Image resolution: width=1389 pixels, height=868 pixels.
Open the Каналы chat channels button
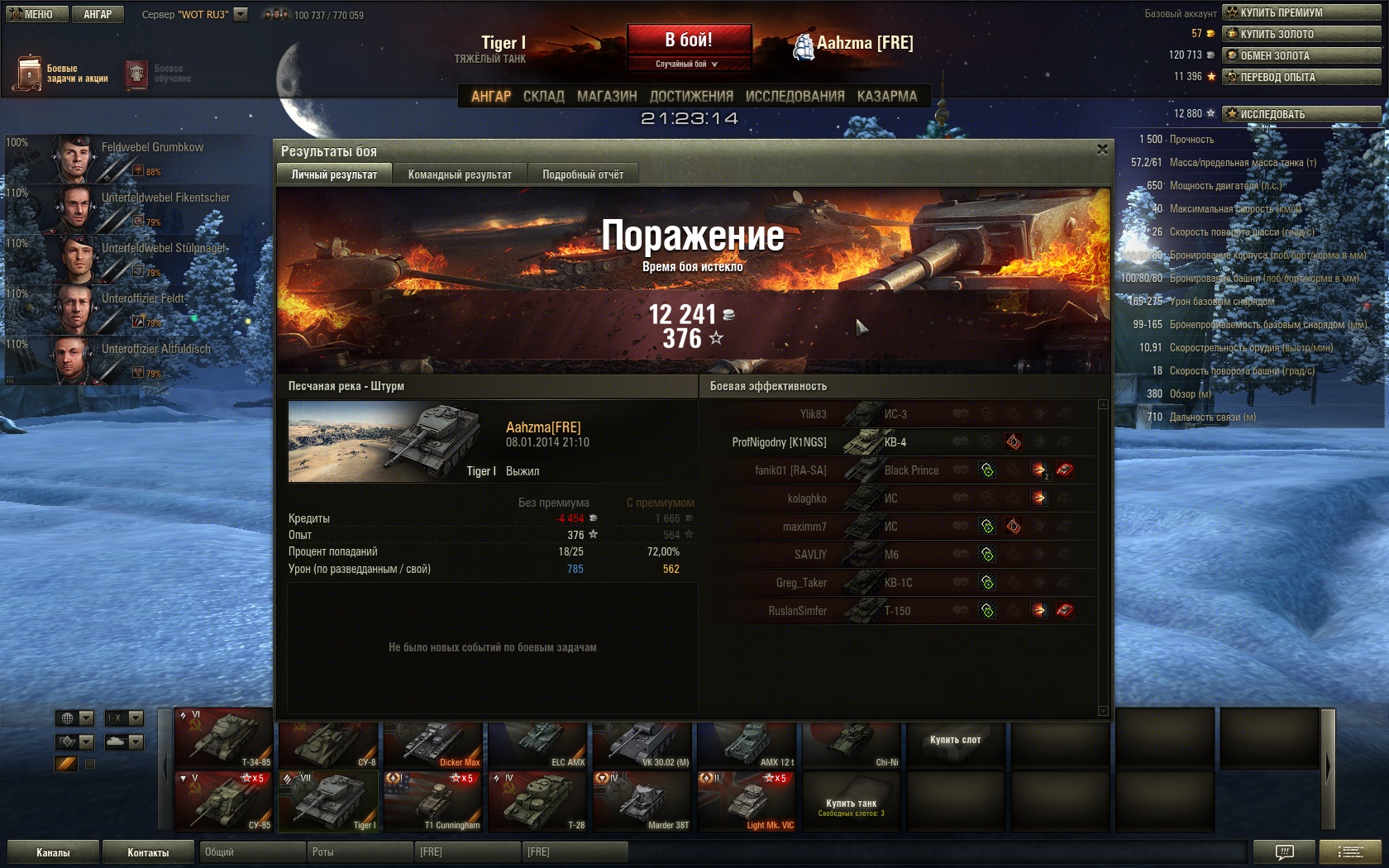[53, 852]
